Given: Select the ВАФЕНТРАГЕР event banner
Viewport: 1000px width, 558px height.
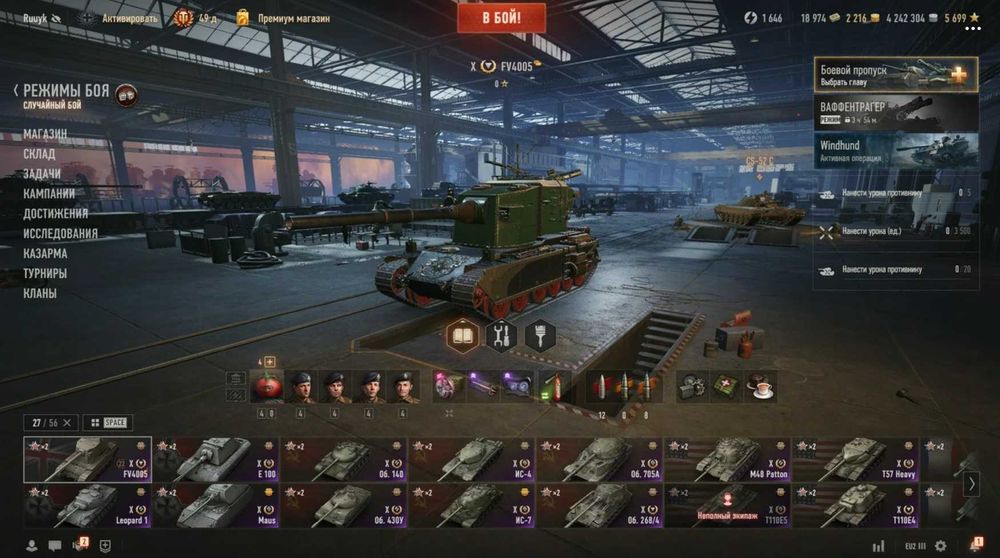Looking at the screenshot, I should click(895, 112).
